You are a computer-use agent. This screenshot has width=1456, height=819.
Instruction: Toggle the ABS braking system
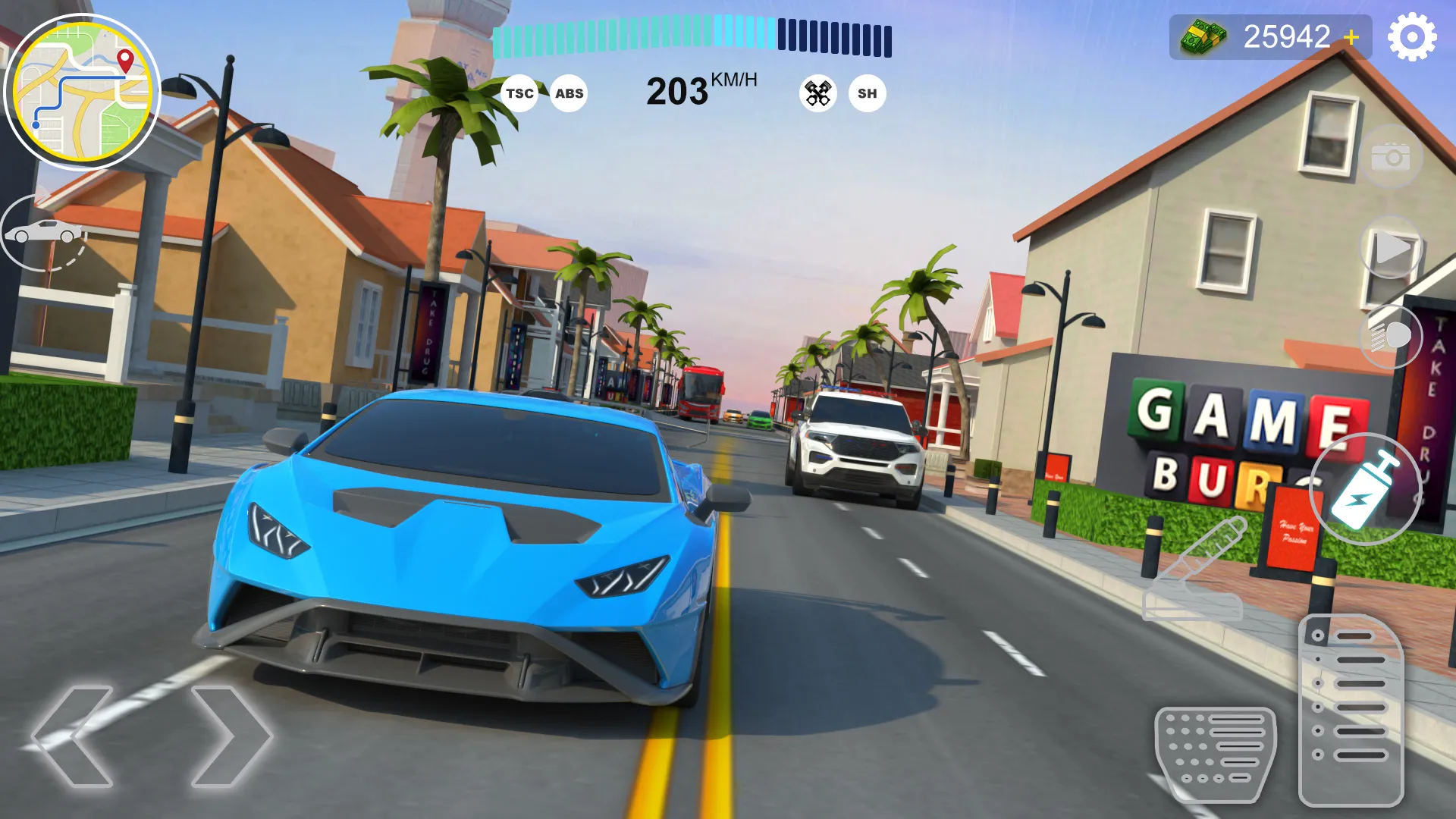[569, 93]
